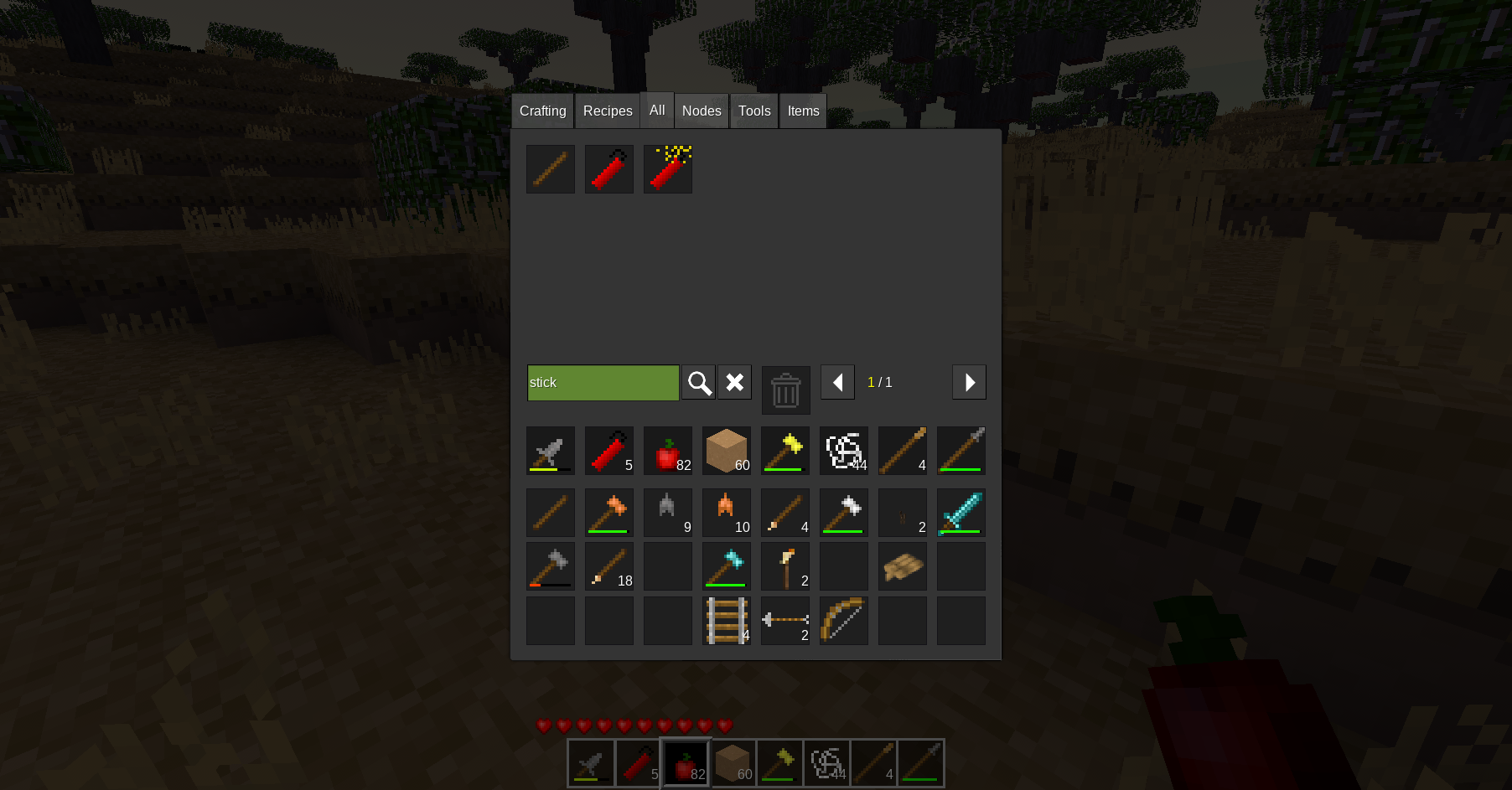Viewport: 1512px width, 790px height.
Task: Go to the previous results page
Action: (x=837, y=383)
